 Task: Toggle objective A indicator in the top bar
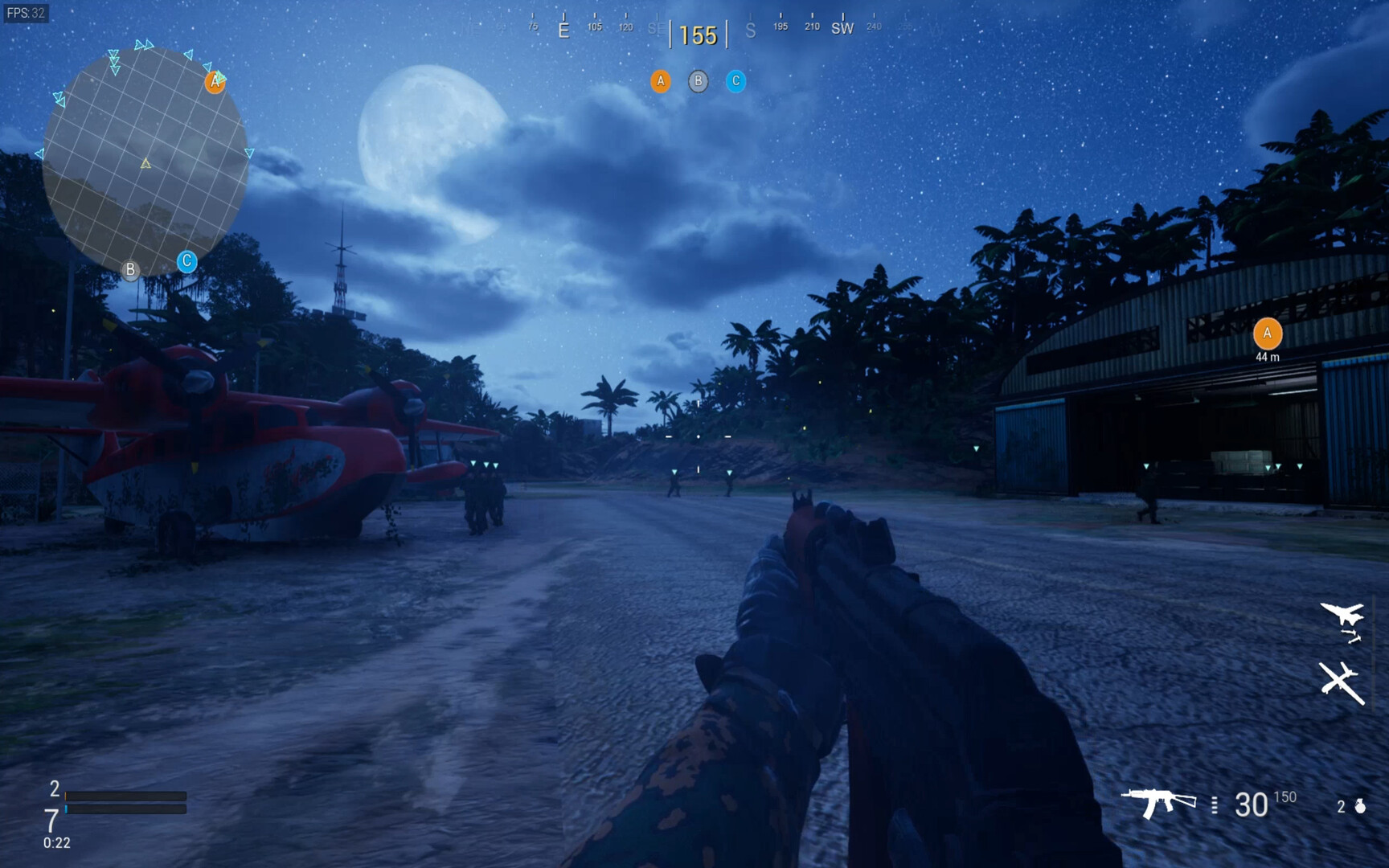pyautogui.click(x=661, y=80)
